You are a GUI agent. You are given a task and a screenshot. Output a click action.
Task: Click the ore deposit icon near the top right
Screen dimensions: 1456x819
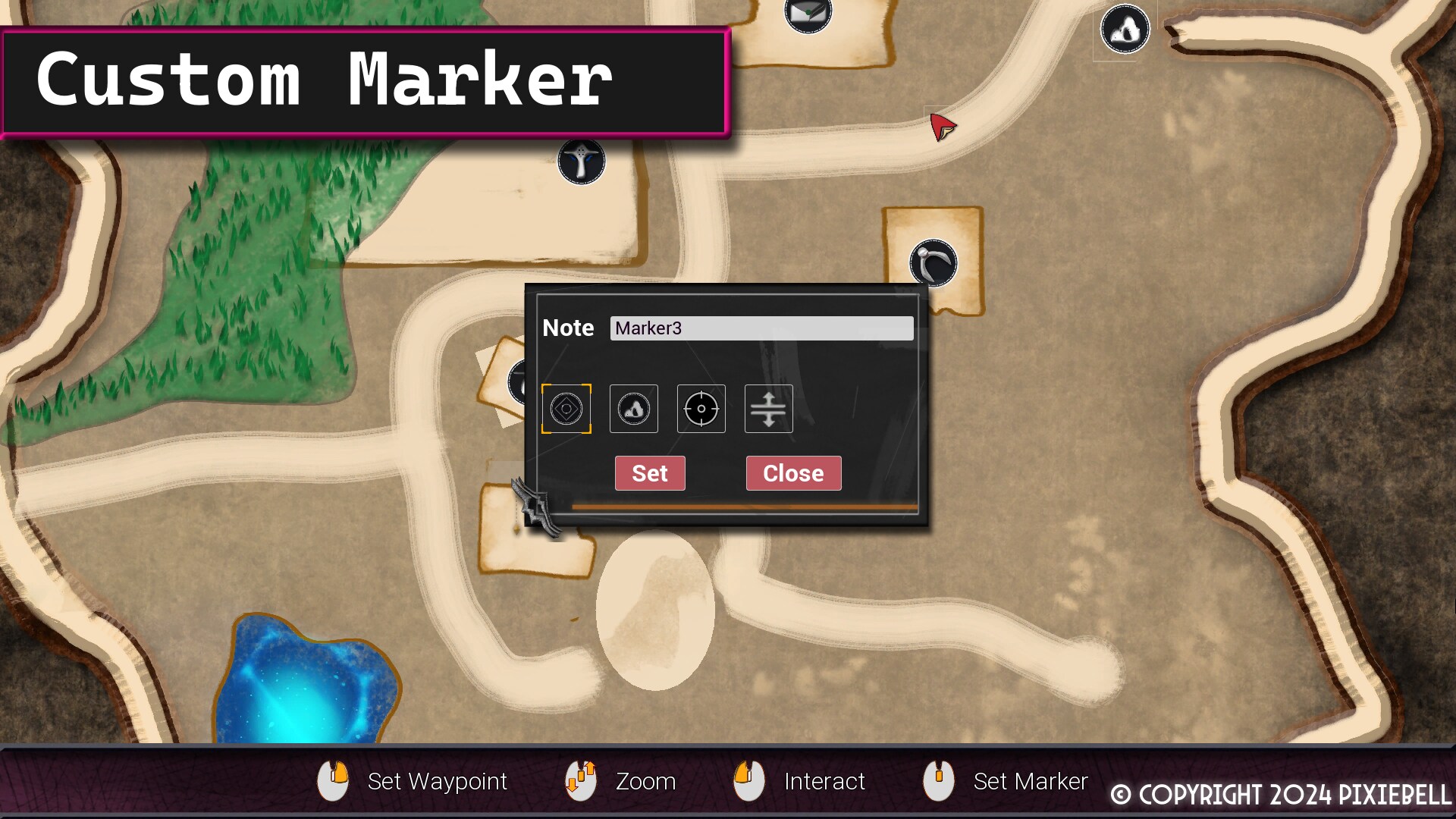[x=1125, y=28]
